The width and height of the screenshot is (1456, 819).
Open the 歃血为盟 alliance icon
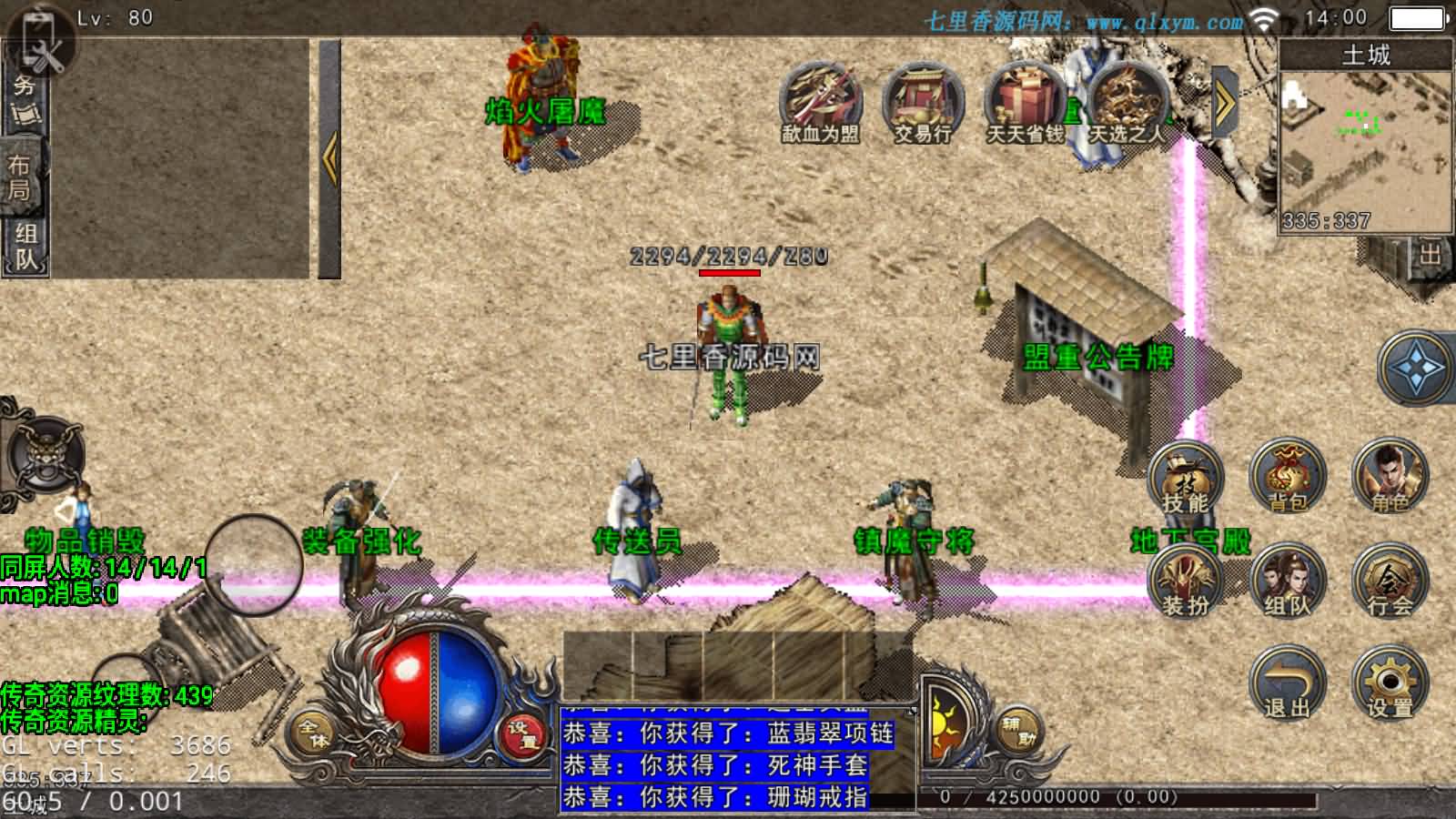point(820,103)
